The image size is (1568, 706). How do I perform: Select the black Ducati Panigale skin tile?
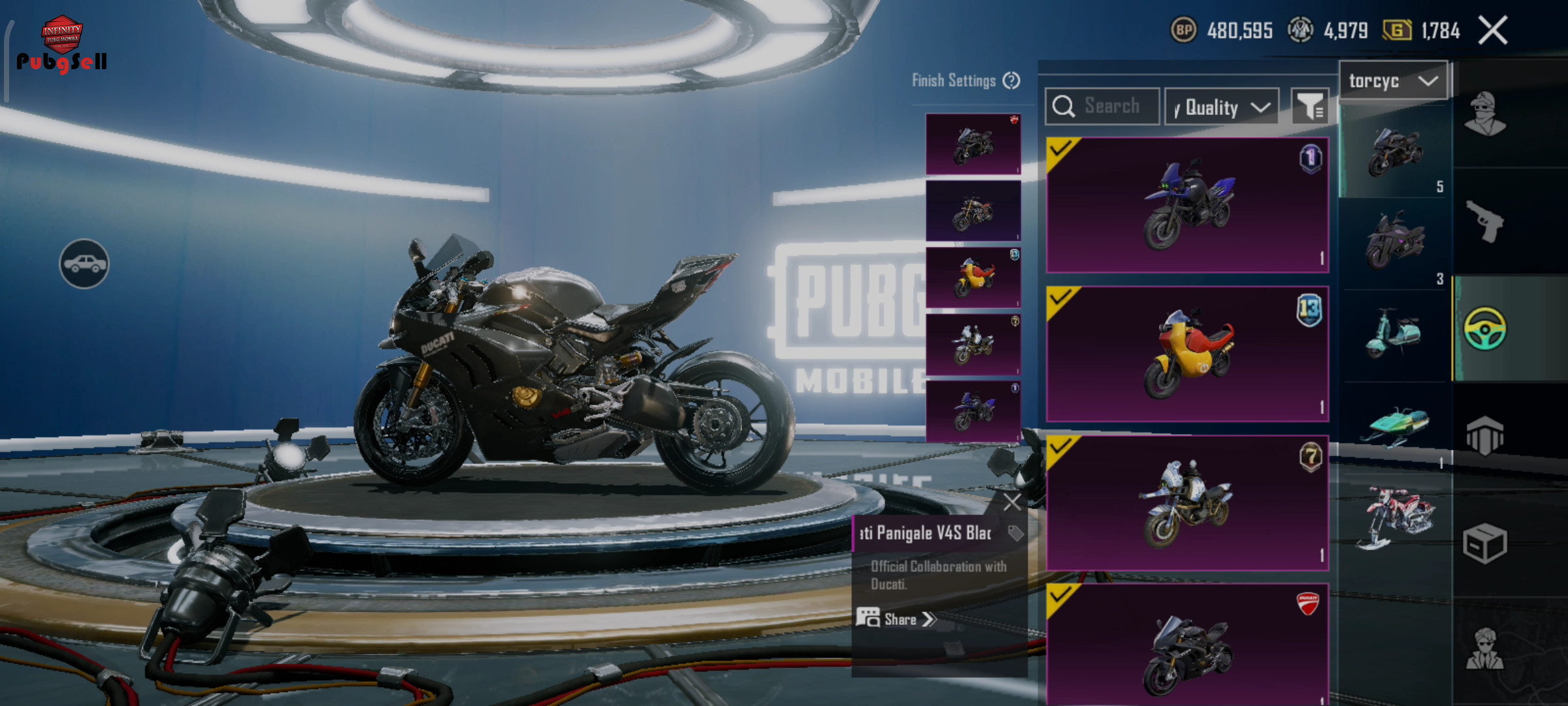tap(1187, 646)
